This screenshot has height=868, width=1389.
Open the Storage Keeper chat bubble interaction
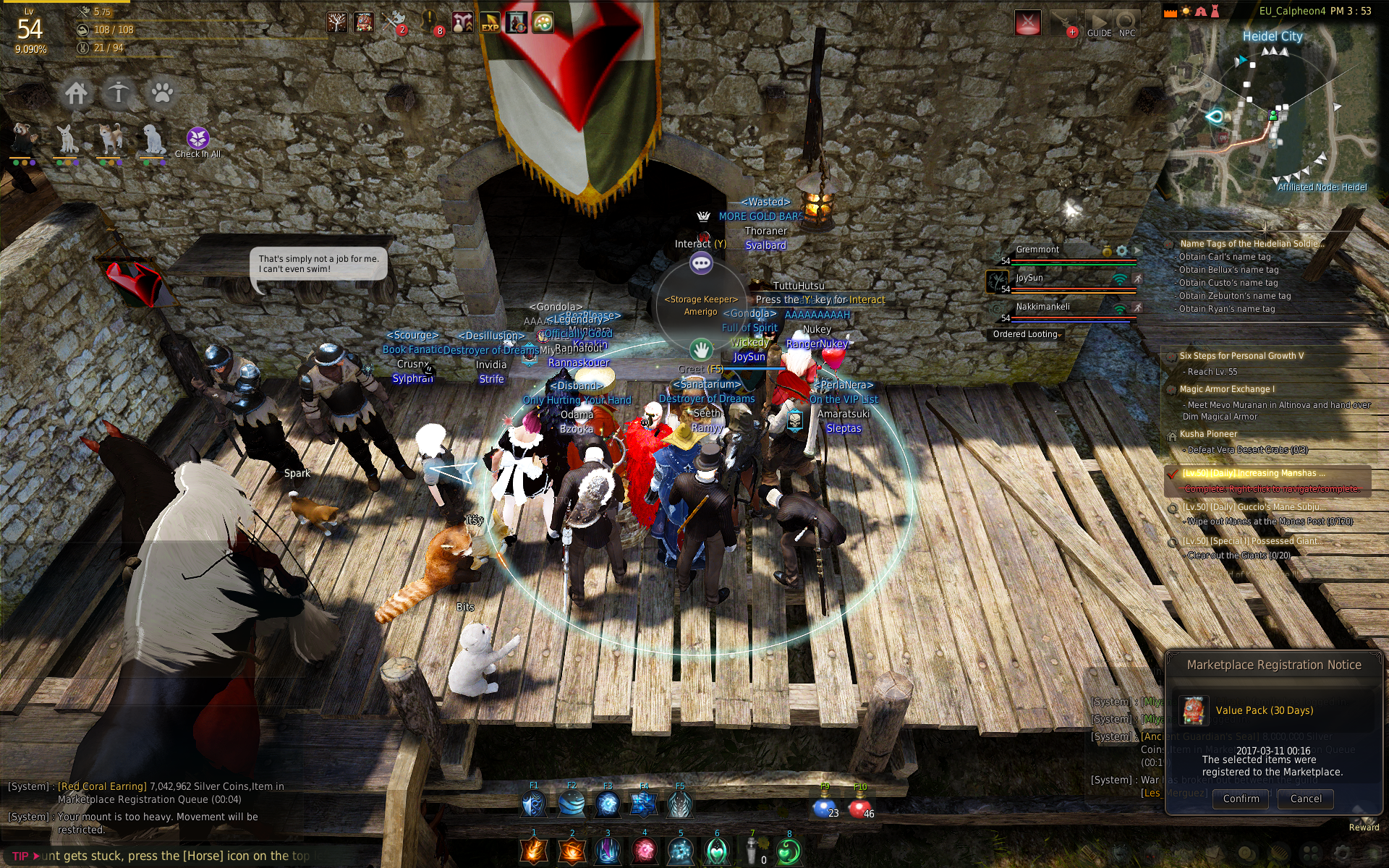pyautogui.click(x=701, y=263)
